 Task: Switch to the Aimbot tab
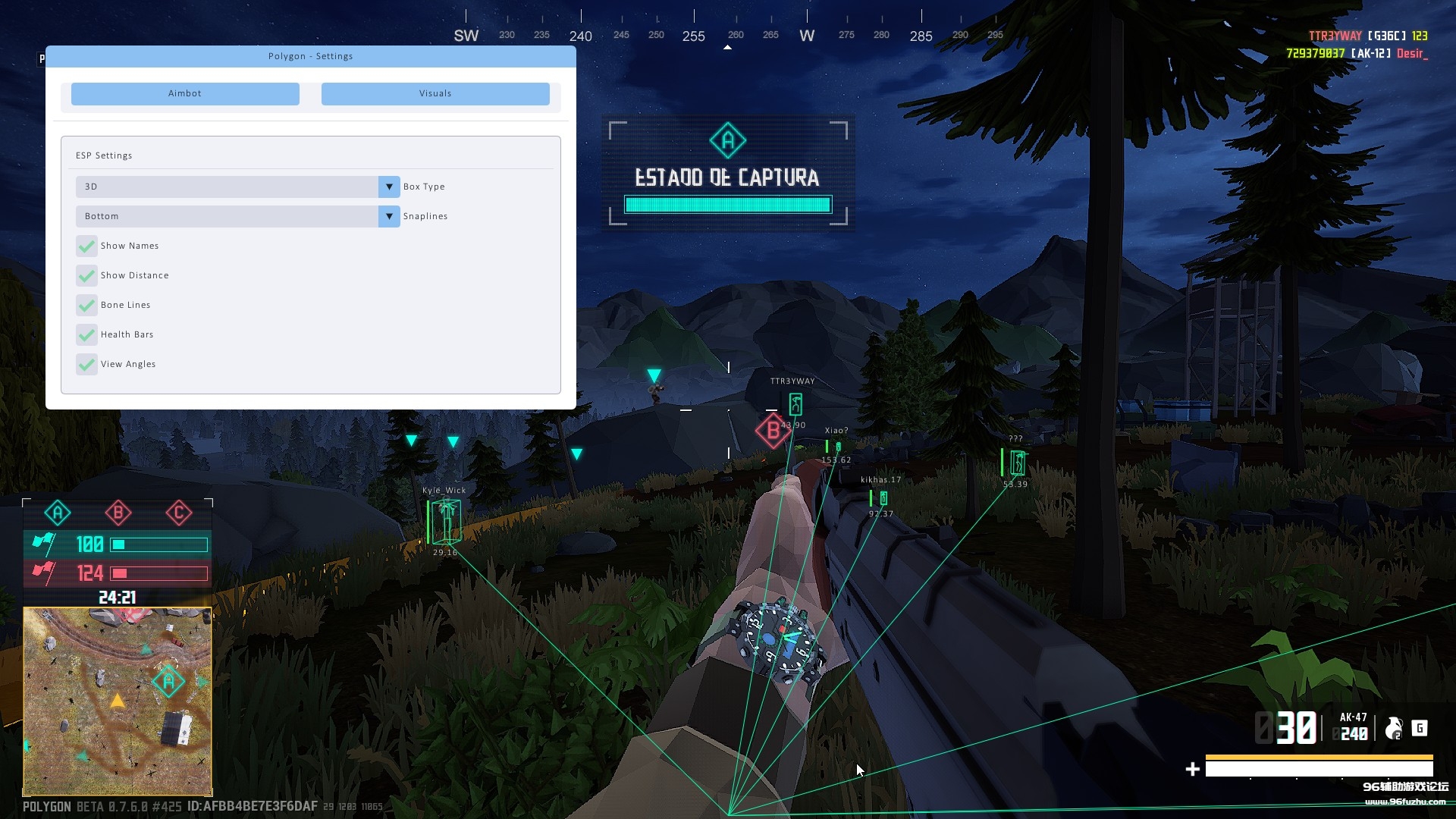[184, 93]
